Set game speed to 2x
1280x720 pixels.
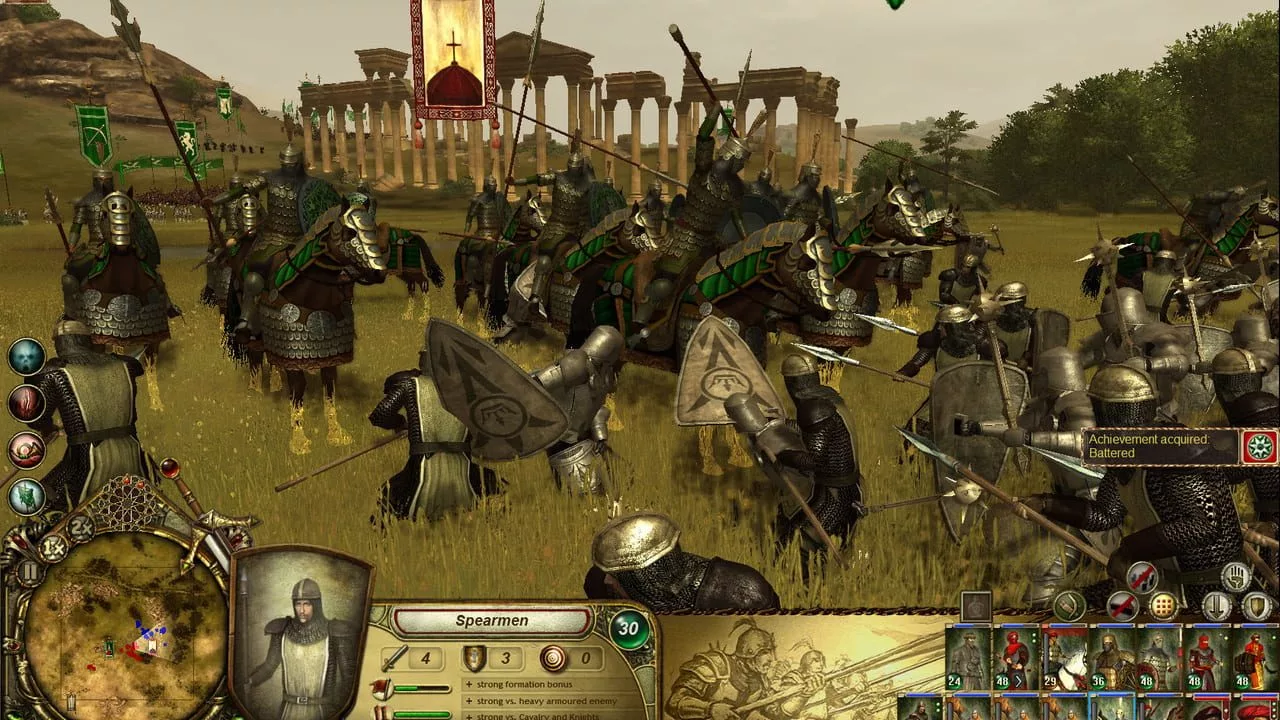[x=81, y=527]
